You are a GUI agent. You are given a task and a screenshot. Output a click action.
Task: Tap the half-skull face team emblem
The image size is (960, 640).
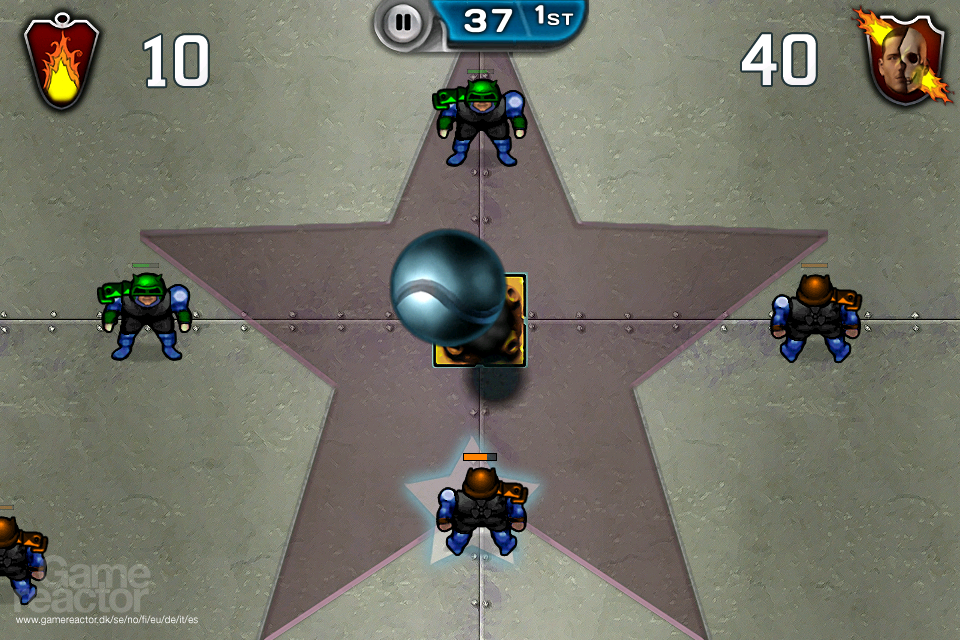[904, 60]
